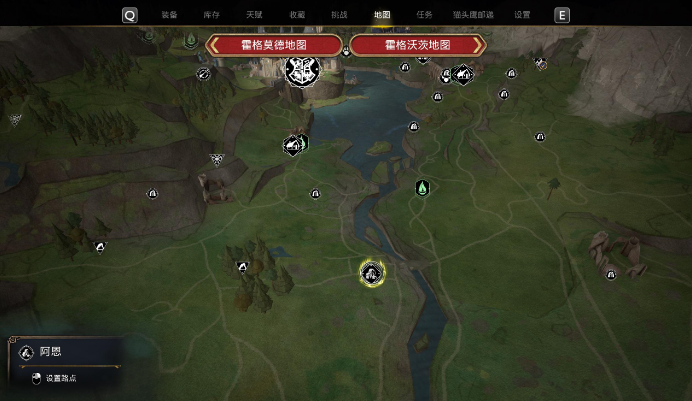Open the 任务 quests tab

pyautogui.click(x=424, y=15)
